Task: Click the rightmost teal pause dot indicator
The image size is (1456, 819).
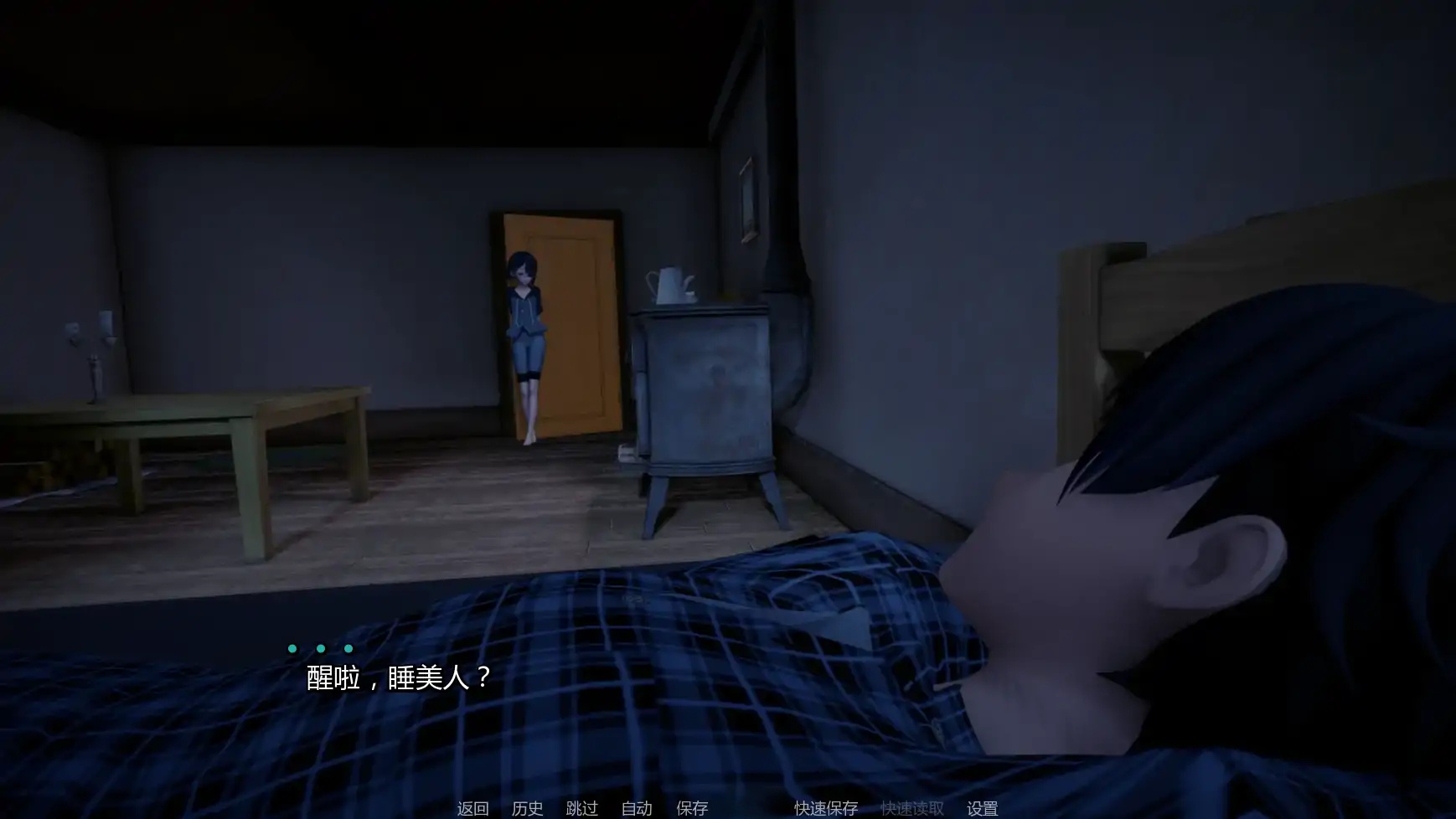Action: tap(348, 647)
